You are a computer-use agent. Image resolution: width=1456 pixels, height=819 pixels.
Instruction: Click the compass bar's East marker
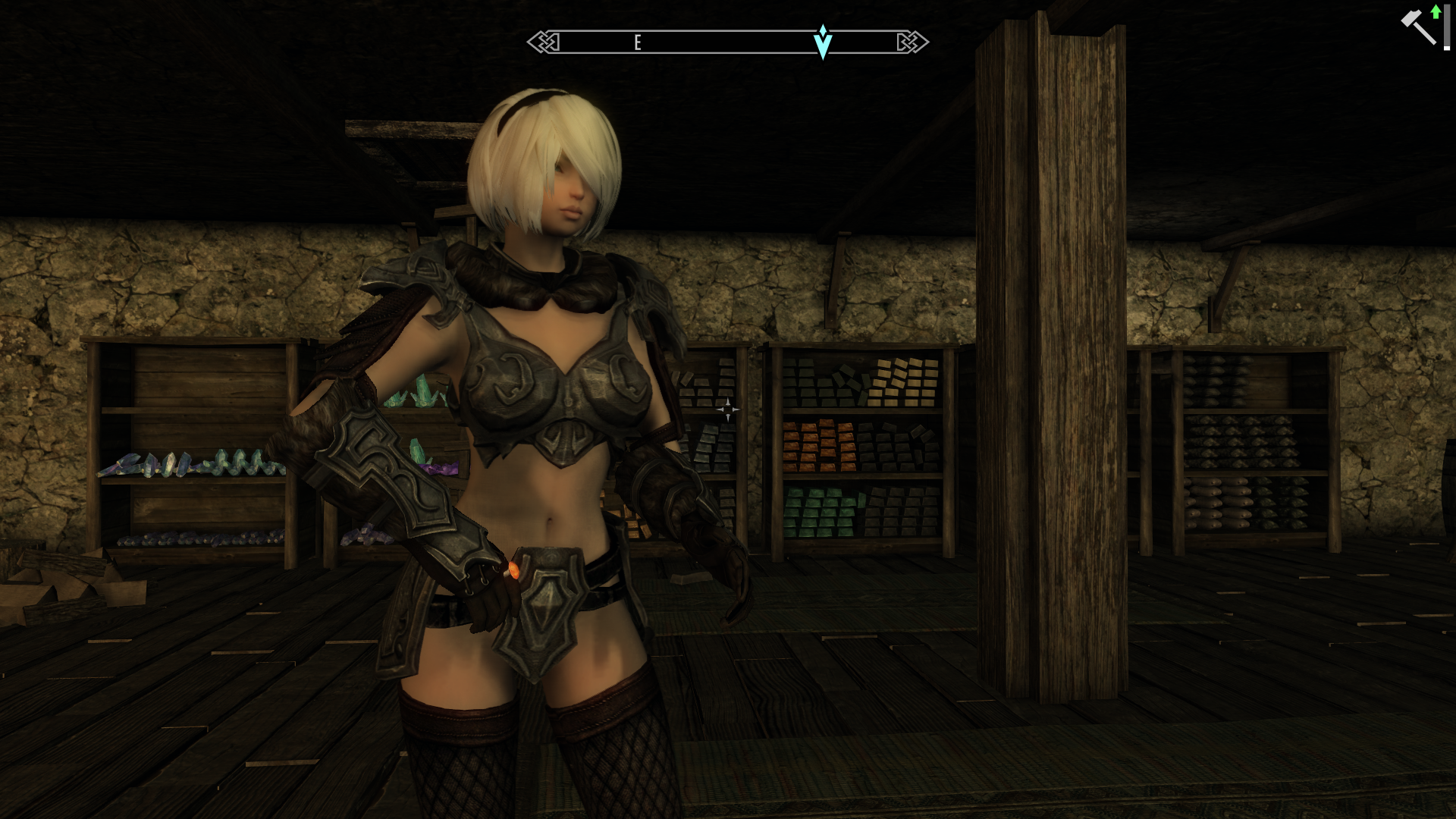(x=638, y=42)
